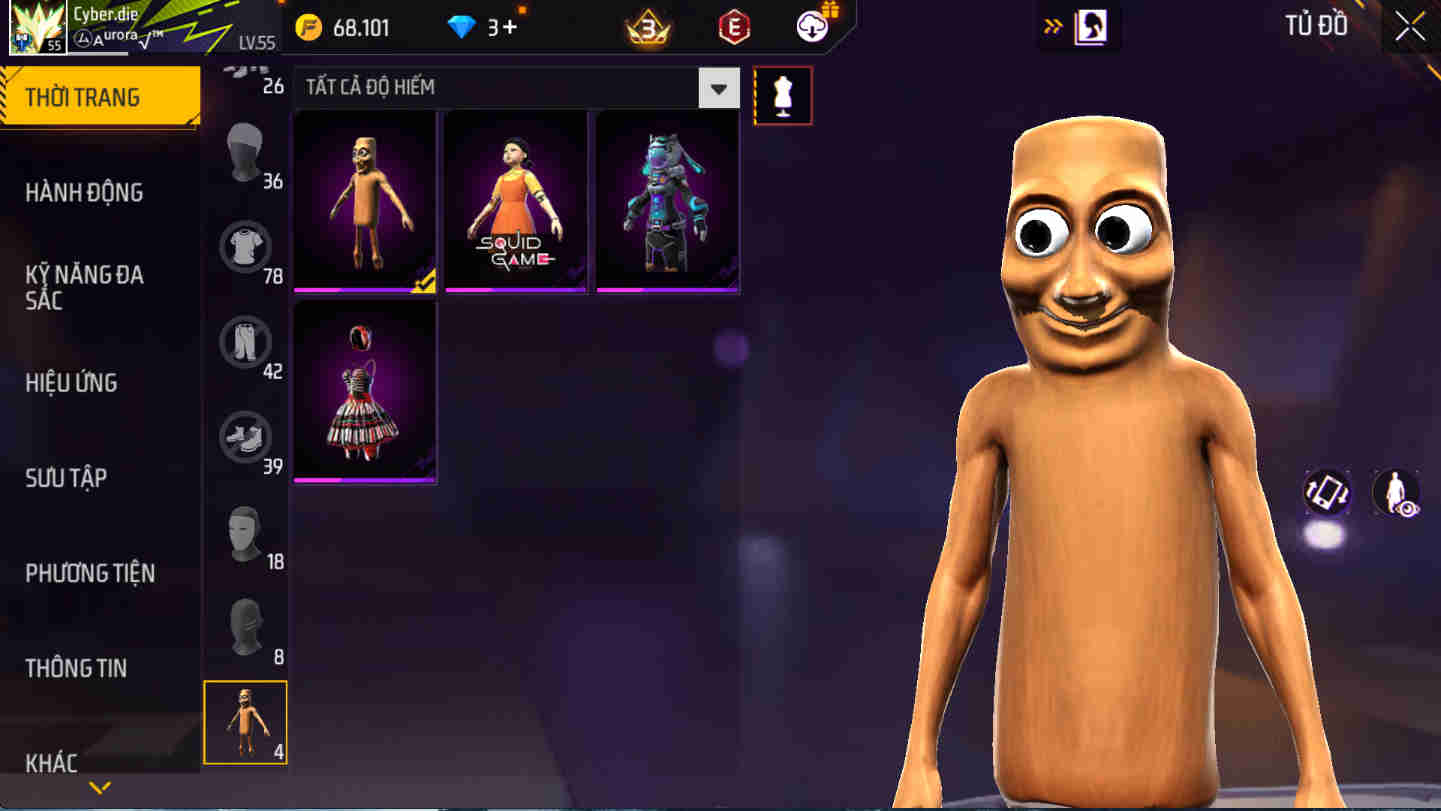
Task: Select the Squid Game dress thumbnail
Action: tap(516, 200)
